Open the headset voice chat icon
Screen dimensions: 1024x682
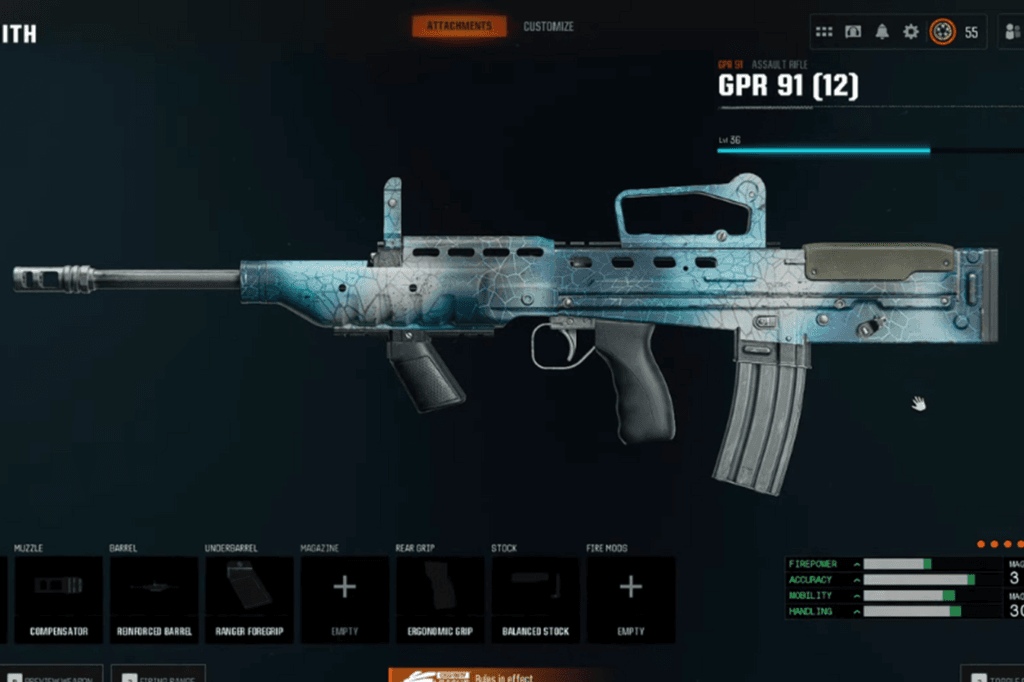(x=853, y=32)
